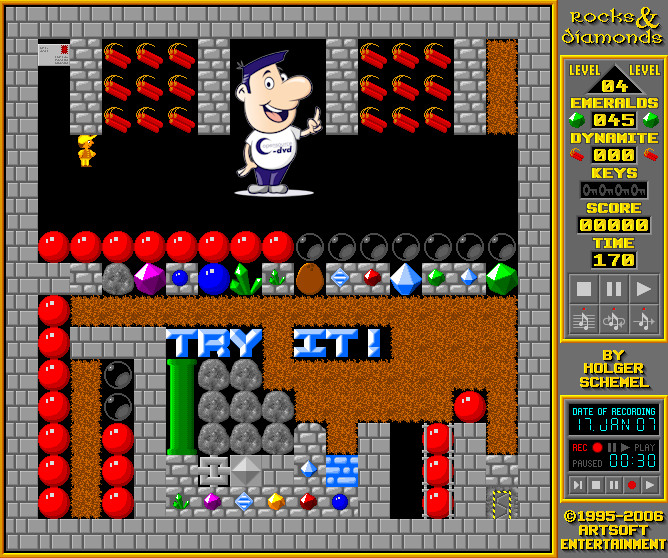Toggle background music with the sheet-music icon
The width and height of the screenshot is (668, 558).
pos(584,319)
